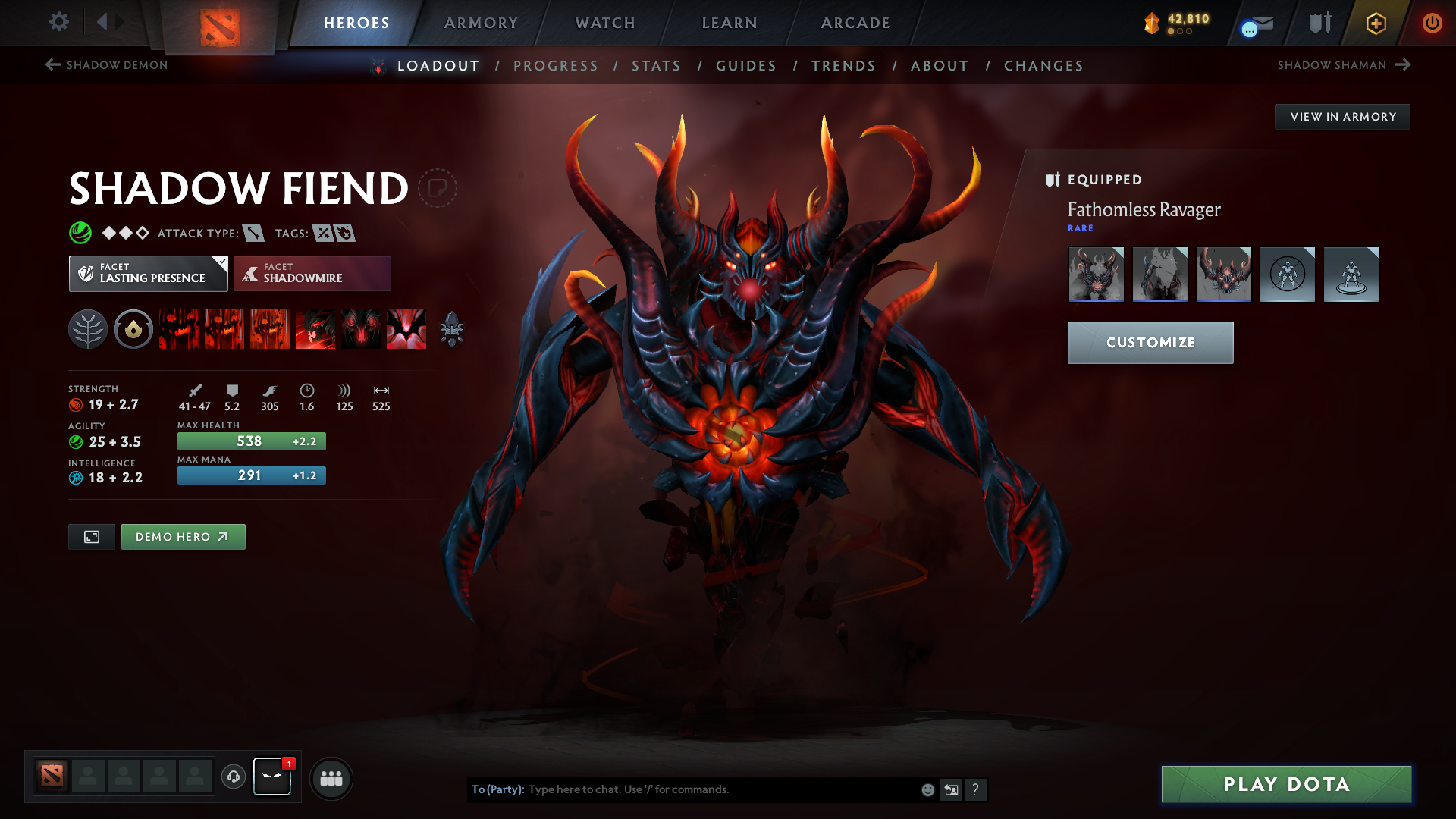Click the CUSTOMIZE button

(x=1150, y=342)
